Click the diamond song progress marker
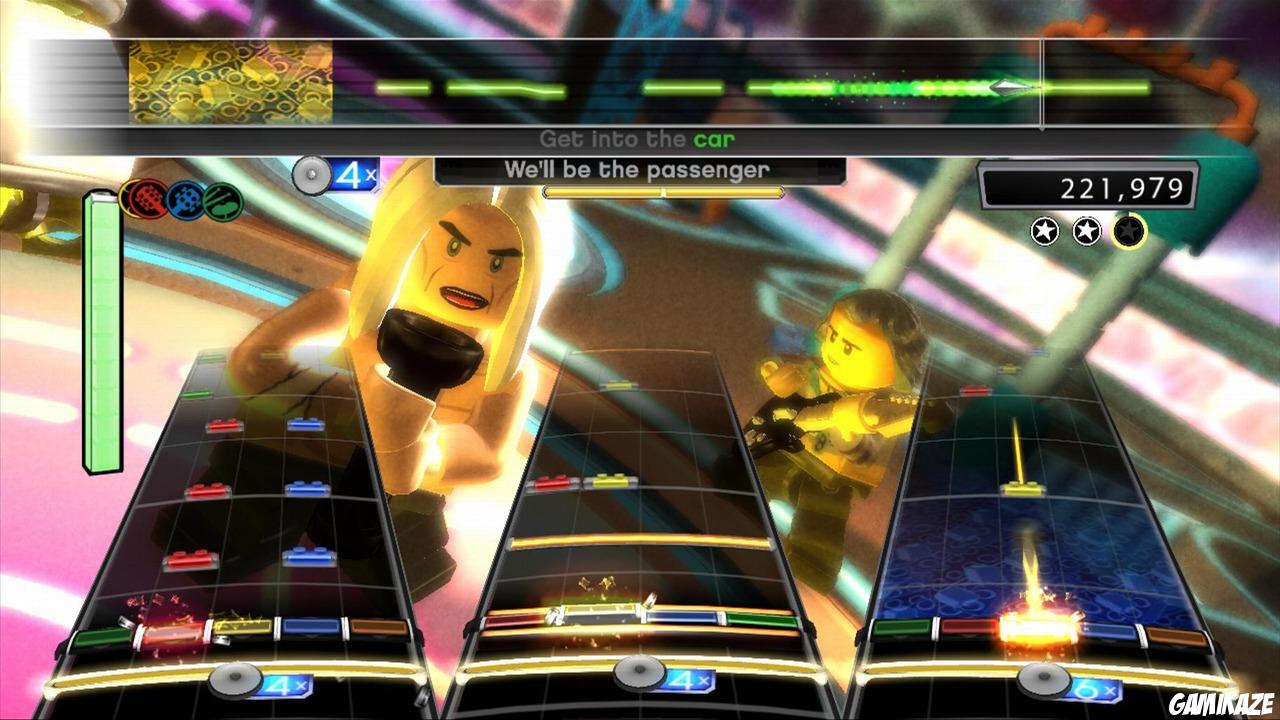 click(x=1007, y=86)
